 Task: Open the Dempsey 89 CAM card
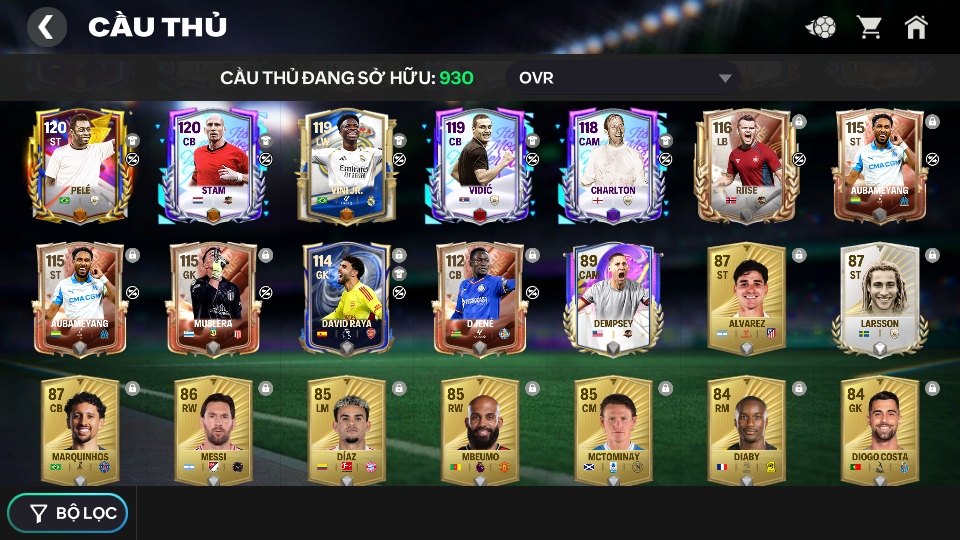612,298
